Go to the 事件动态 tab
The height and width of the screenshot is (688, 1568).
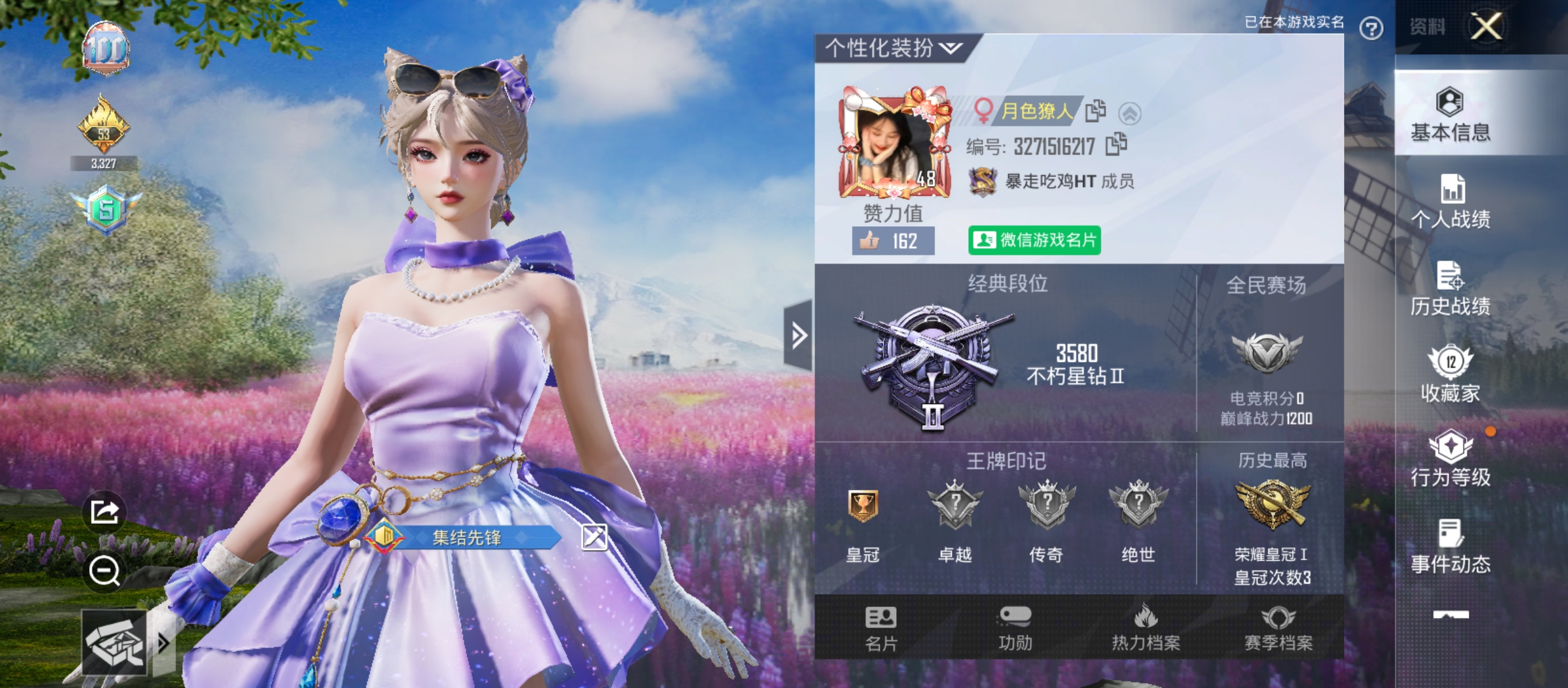click(1450, 546)
